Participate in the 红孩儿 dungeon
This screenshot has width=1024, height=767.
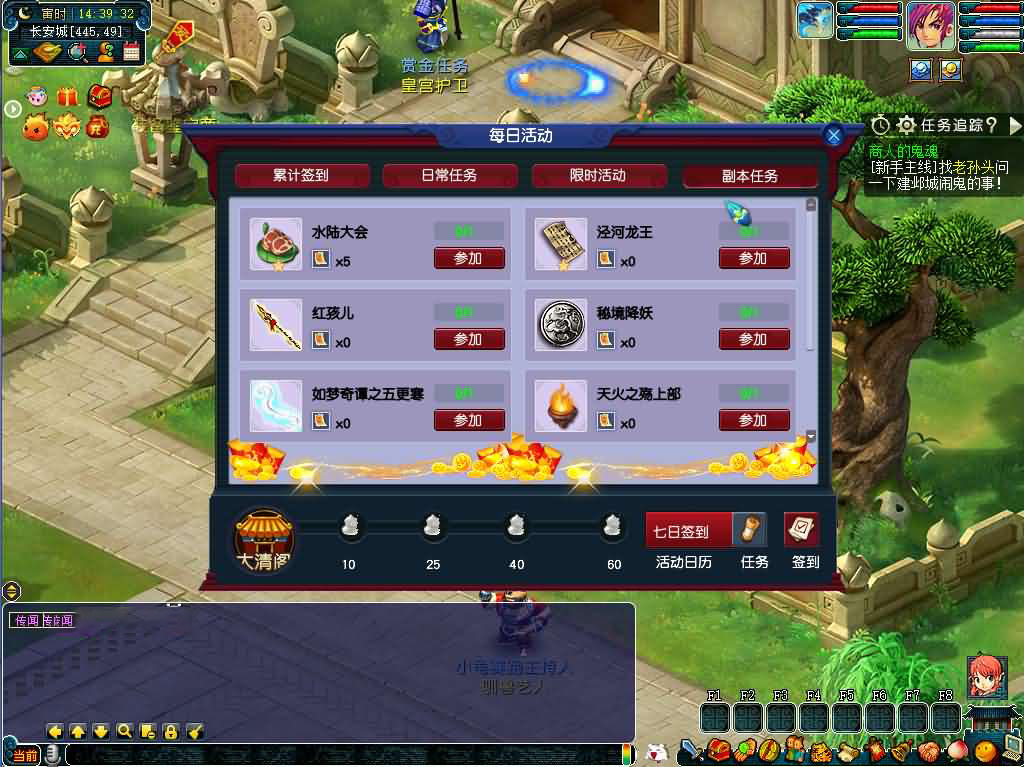[x=468, y=339]
